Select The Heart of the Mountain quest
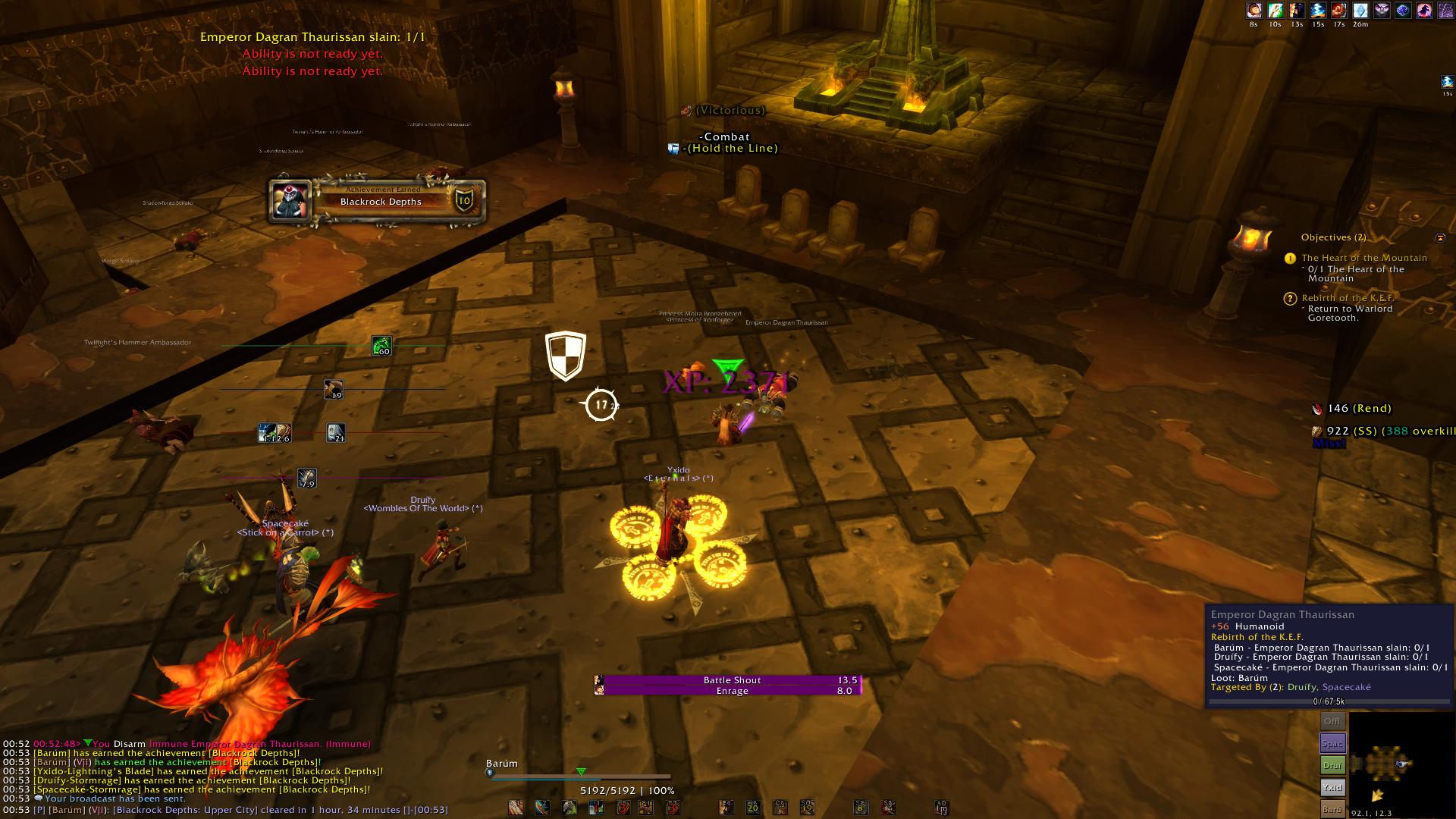The width and height of the screenshot is (1456, 819). click(1364, 258)
